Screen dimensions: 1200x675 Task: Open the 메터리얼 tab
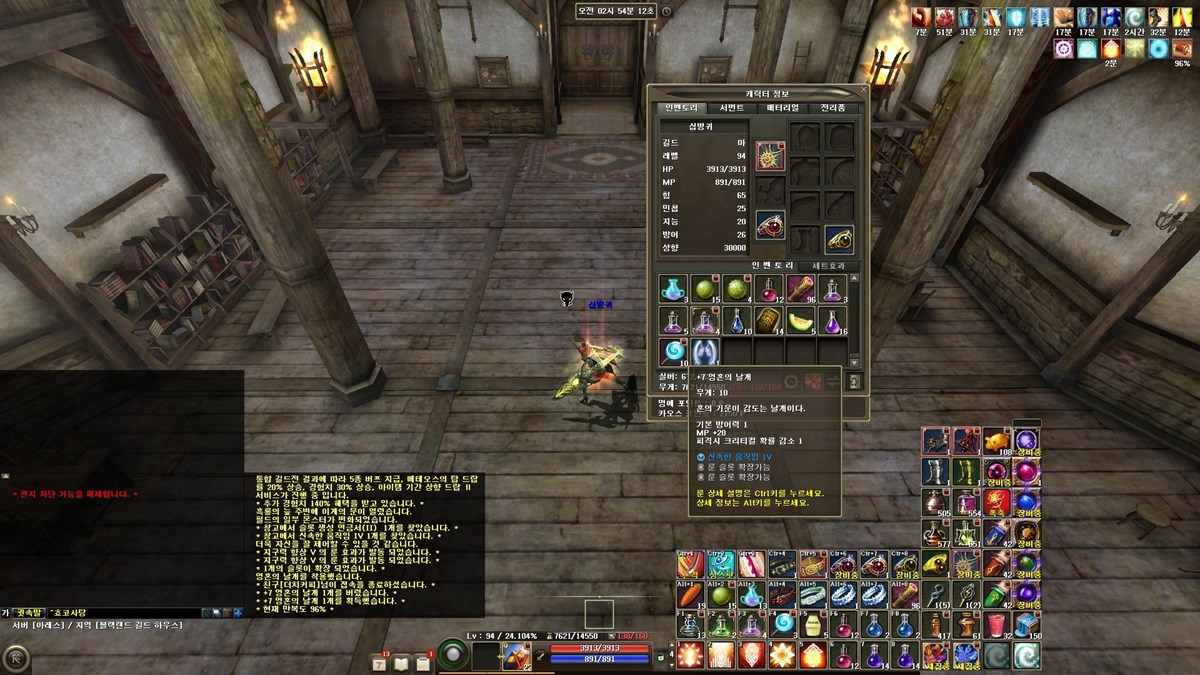782,108
